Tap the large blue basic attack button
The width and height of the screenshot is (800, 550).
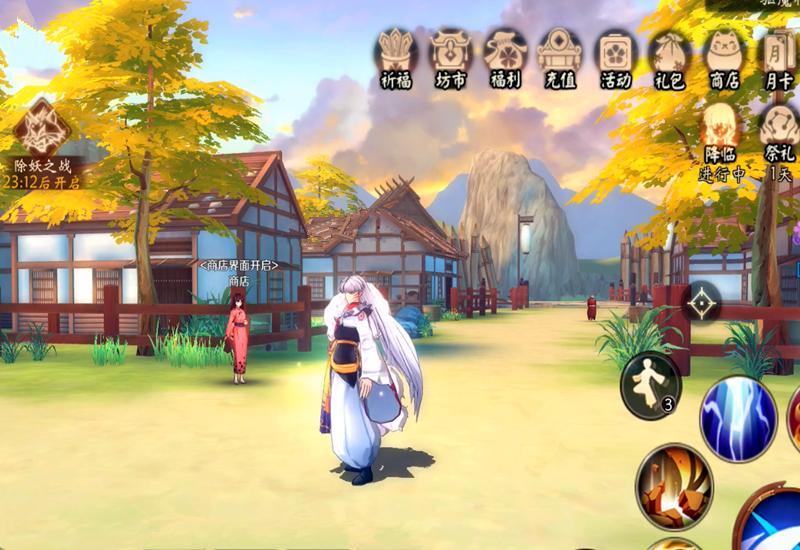[x=775, y=520]
